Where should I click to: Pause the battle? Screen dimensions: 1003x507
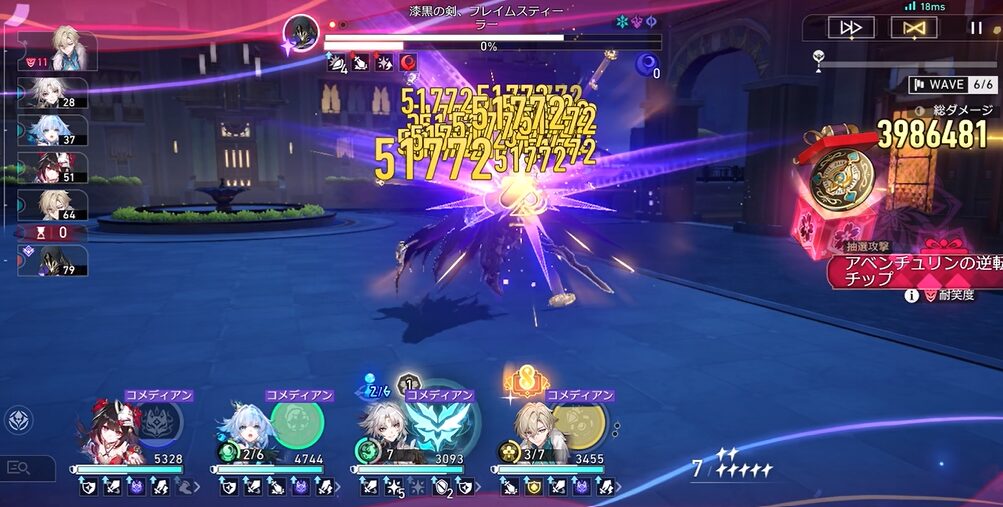(x=976, y=28)
